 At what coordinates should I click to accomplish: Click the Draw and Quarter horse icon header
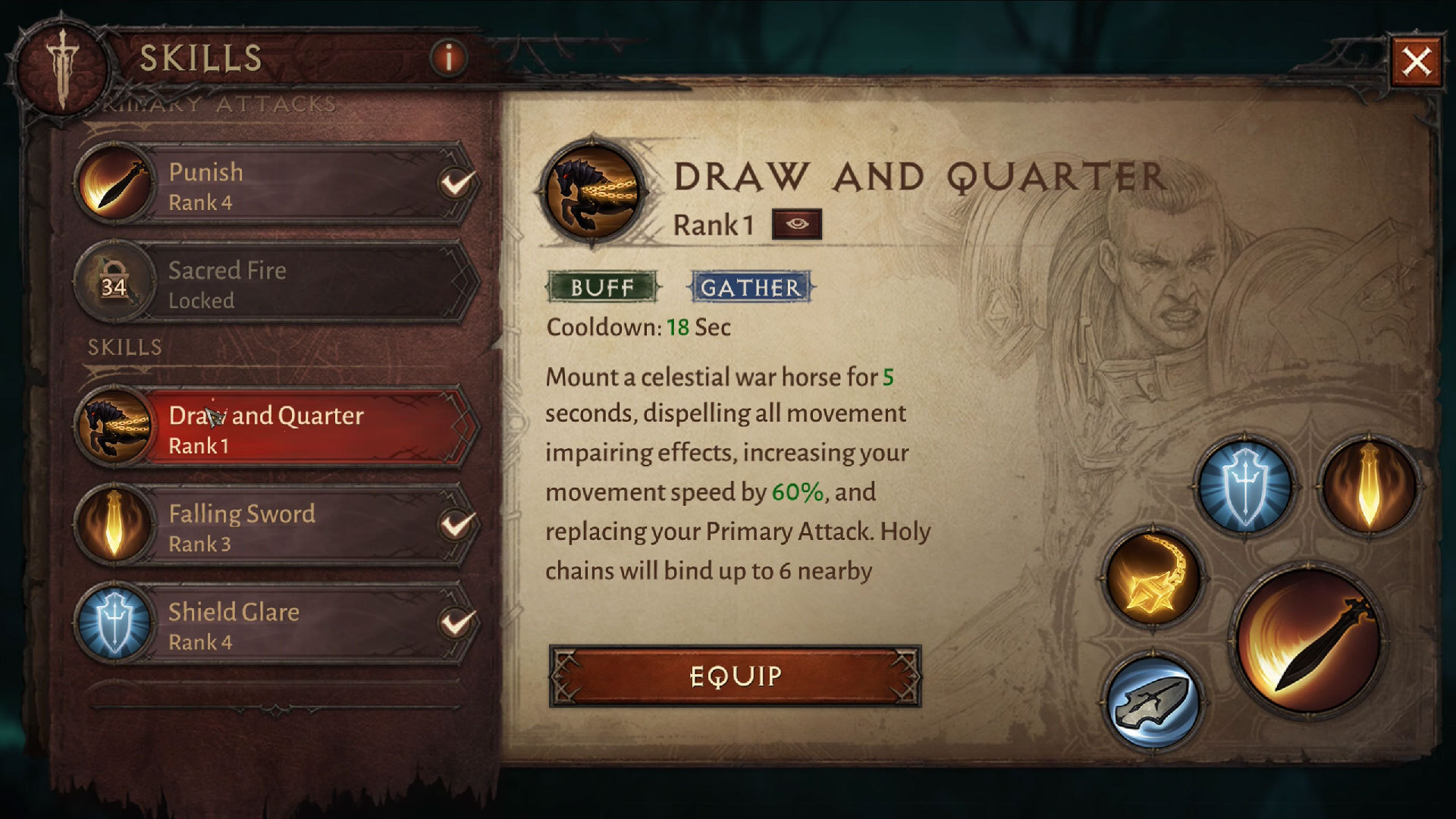591,192
